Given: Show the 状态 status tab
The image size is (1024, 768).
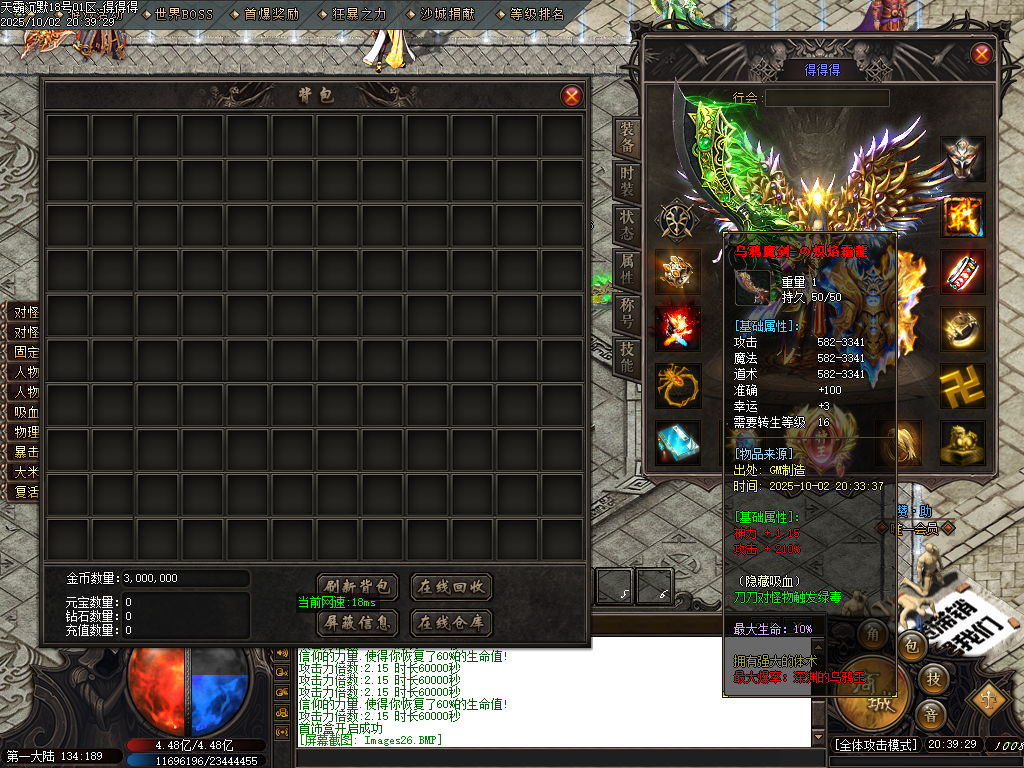Looking at the screenshot, I should [x=627, y=226].
